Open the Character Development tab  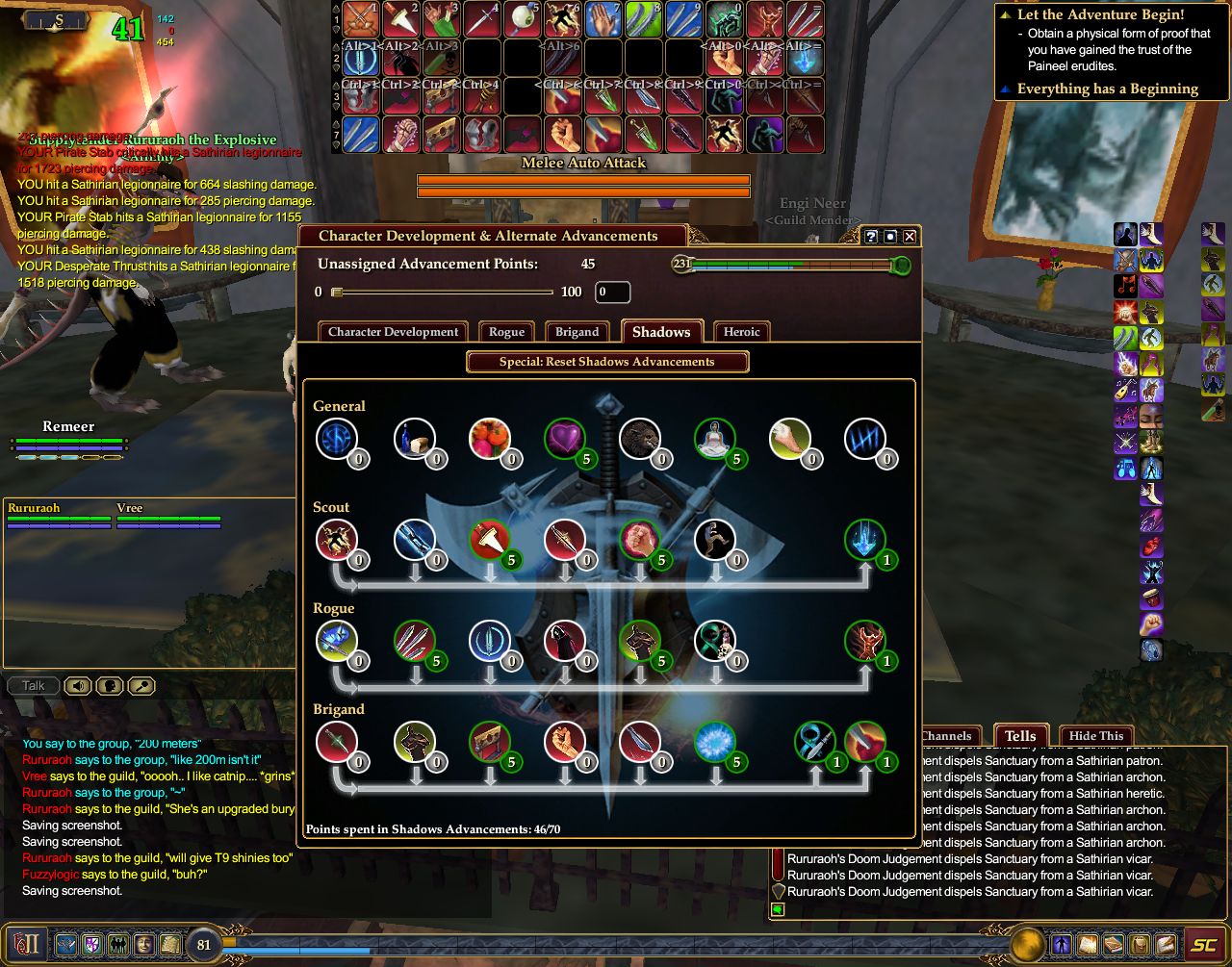(393, 332)
